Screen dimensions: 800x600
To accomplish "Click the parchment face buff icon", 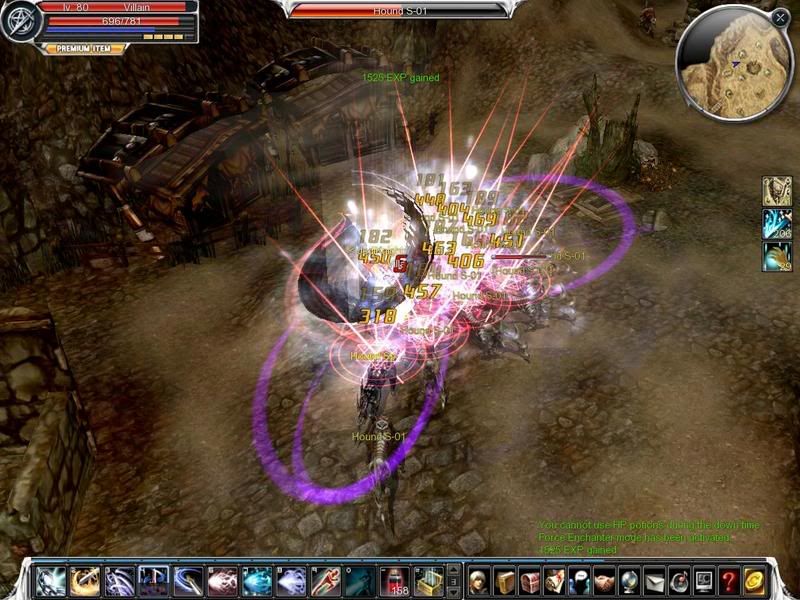I will click(777, 191).
